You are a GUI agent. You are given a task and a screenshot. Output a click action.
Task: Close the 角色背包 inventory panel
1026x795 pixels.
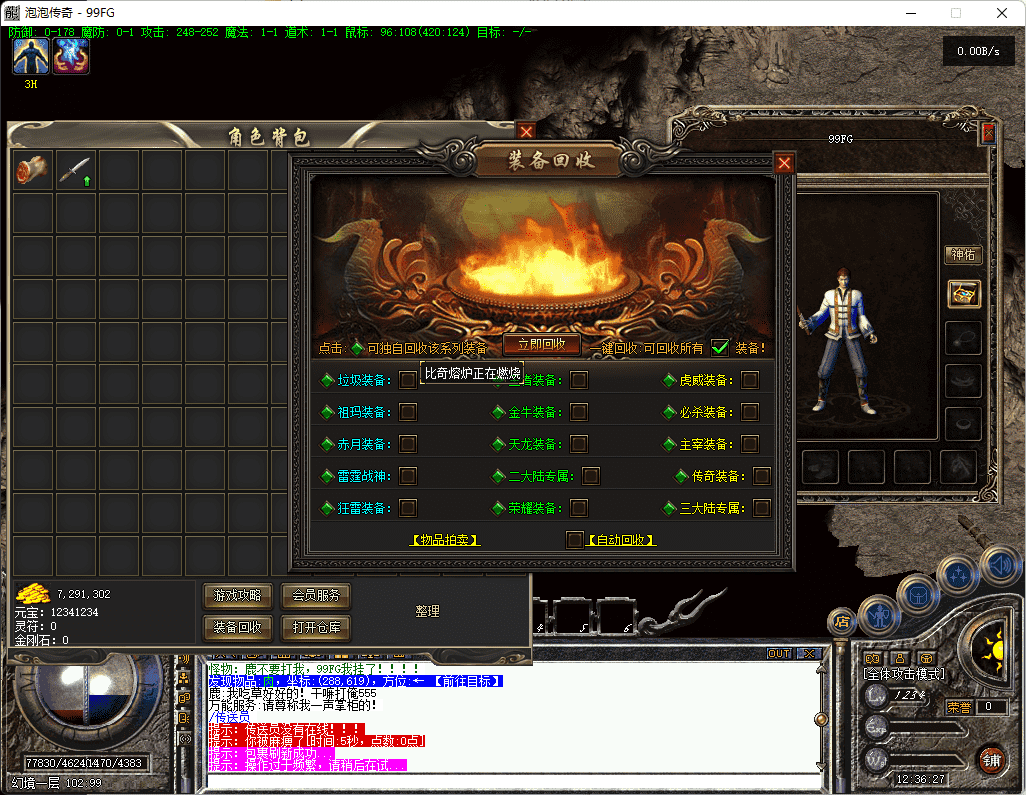[x=526, y=131]
